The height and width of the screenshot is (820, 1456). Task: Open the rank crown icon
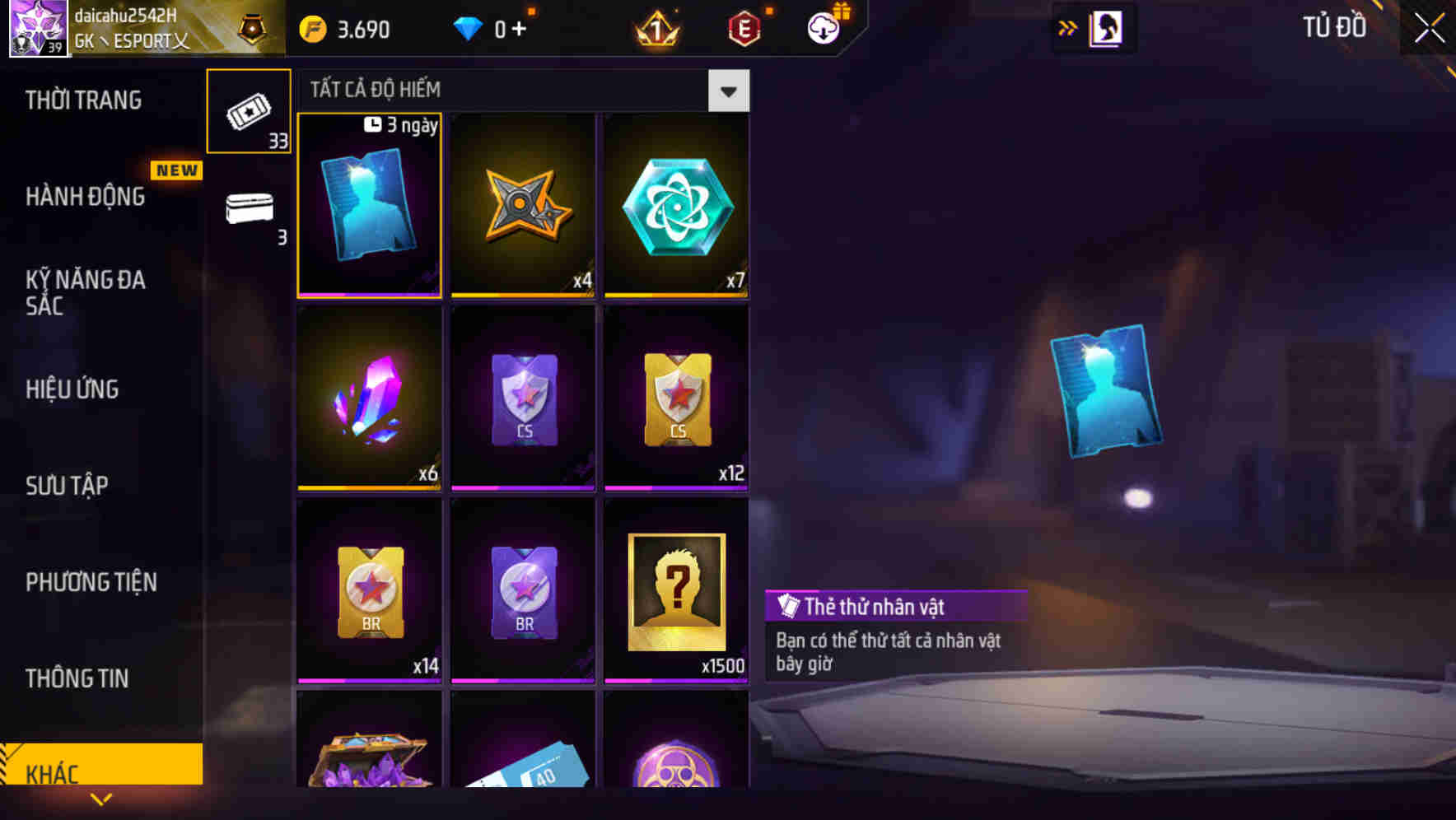(655, 27)
